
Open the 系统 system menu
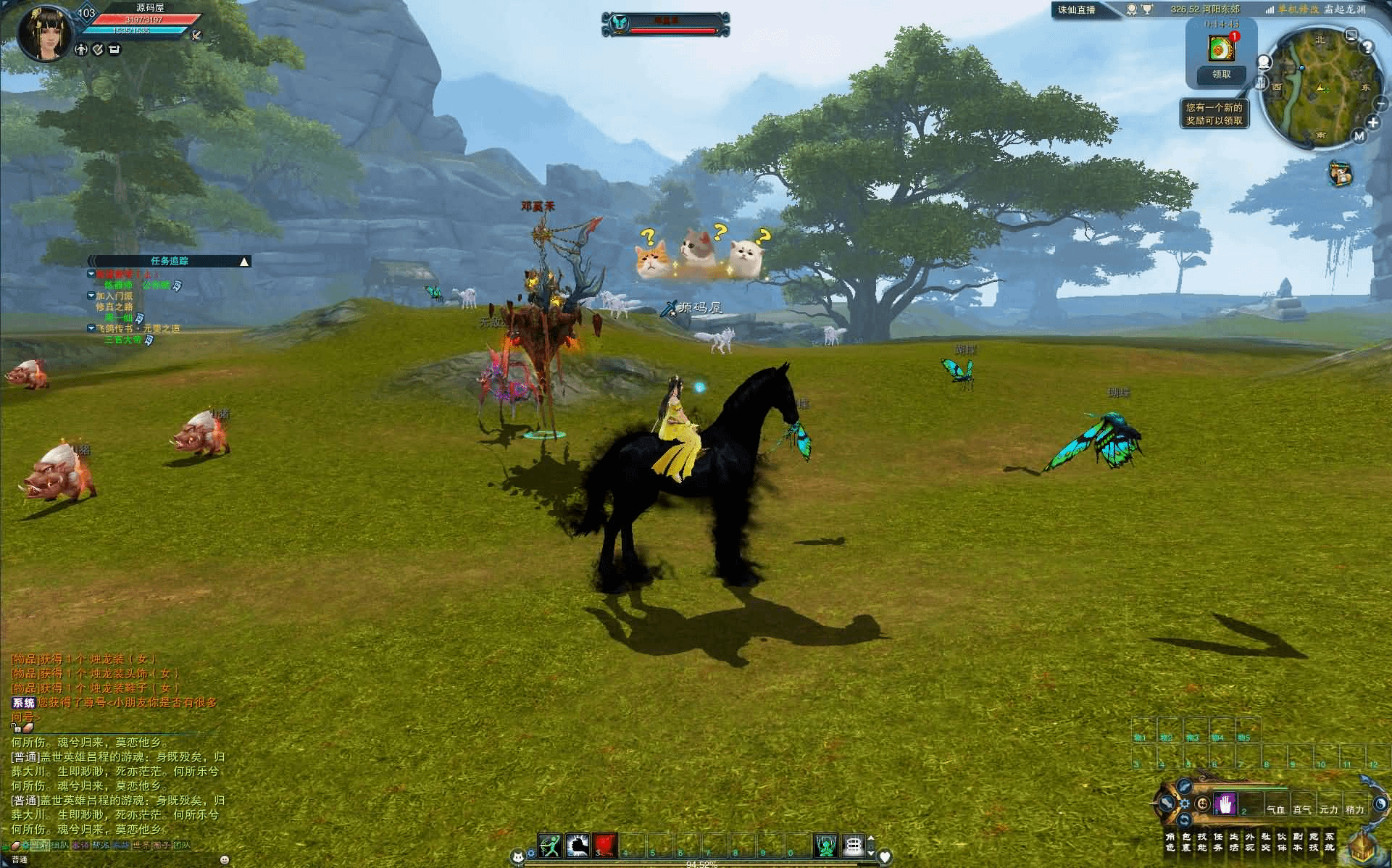pos(1329,842)
